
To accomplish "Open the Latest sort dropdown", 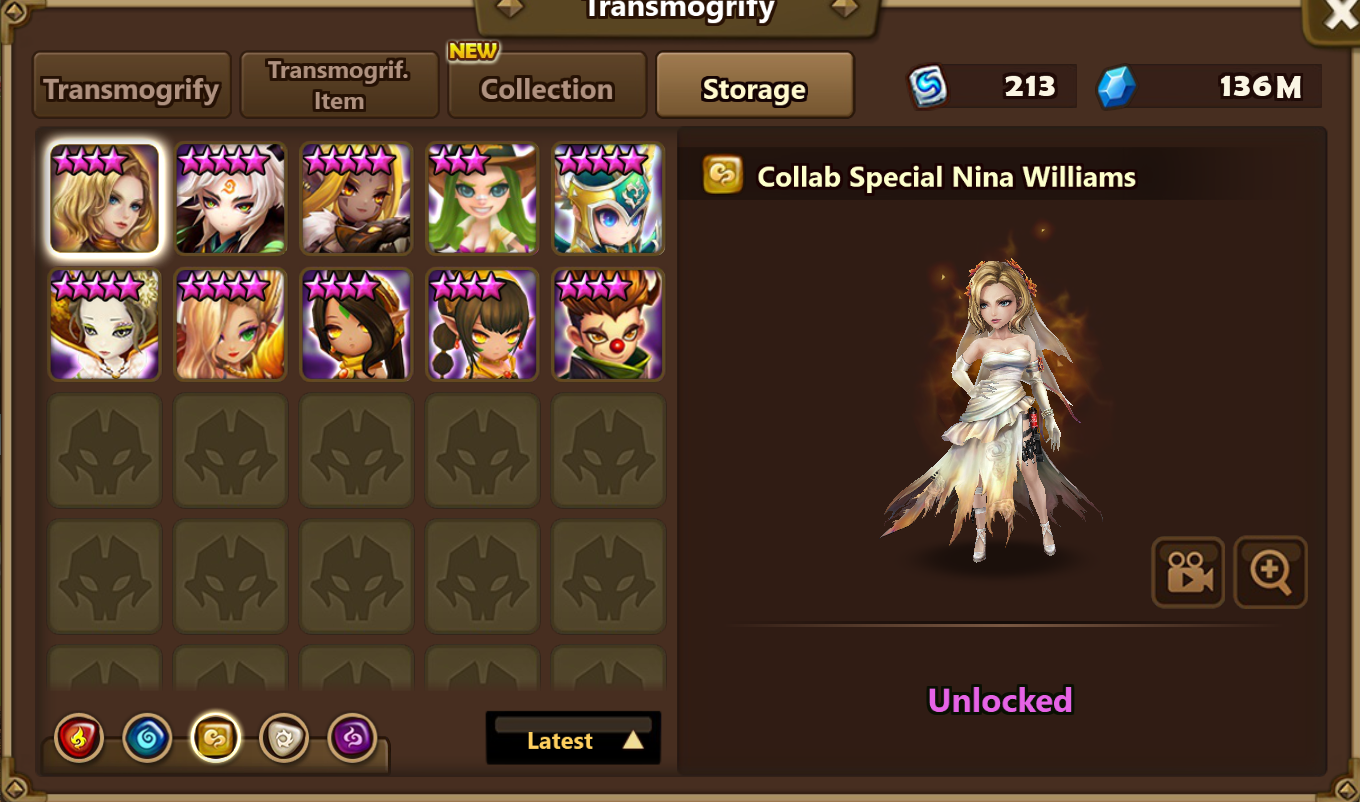I will click(573, 739).
